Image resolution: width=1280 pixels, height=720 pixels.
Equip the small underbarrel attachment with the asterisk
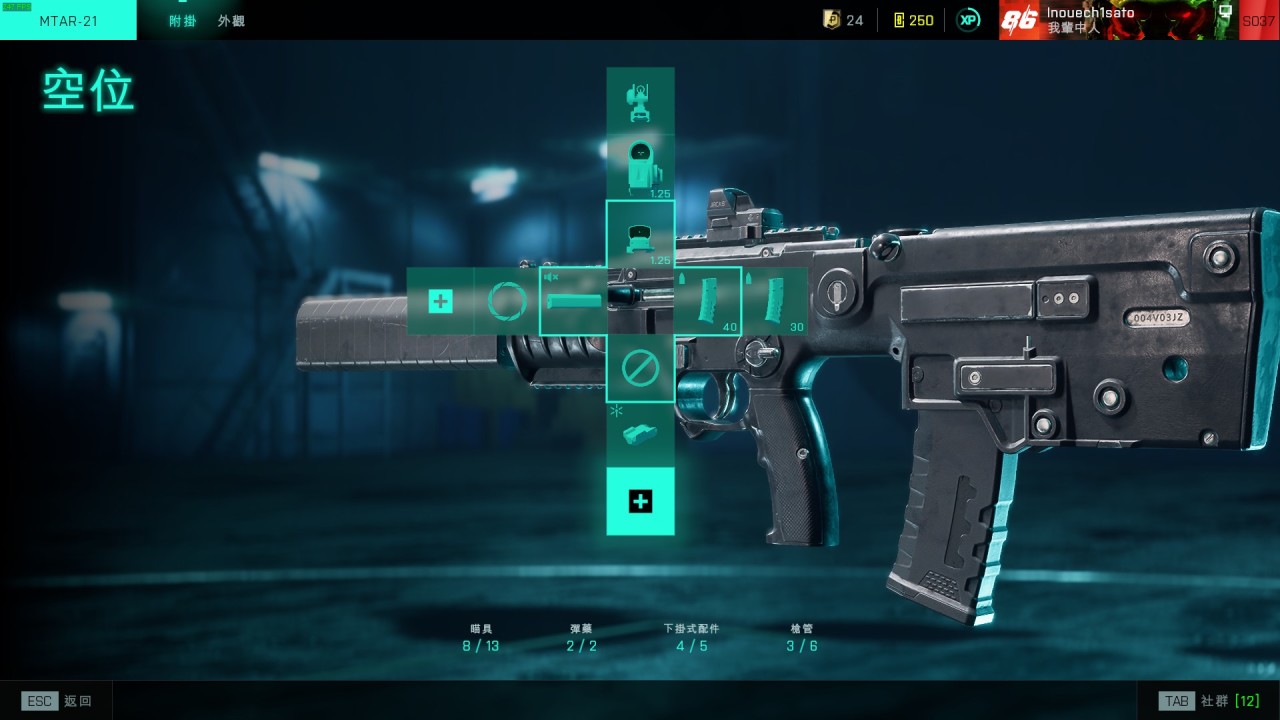coord(640,434)
